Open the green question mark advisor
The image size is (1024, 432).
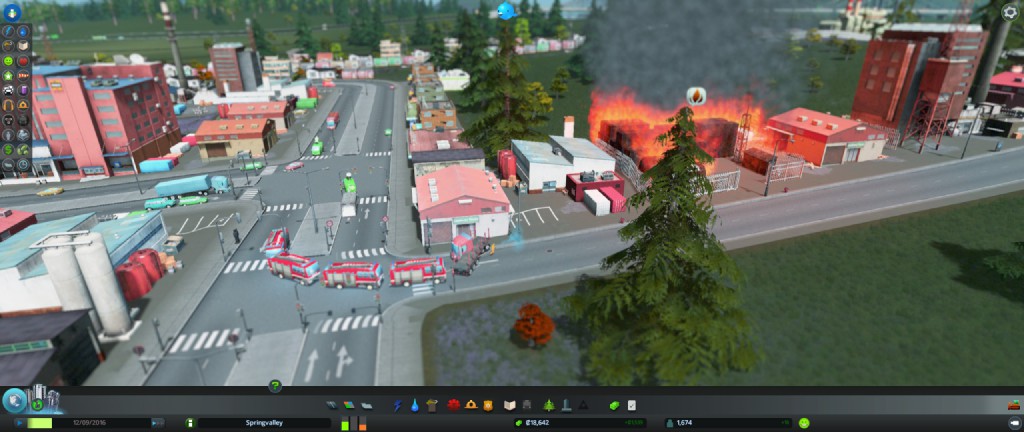[274, 386]
